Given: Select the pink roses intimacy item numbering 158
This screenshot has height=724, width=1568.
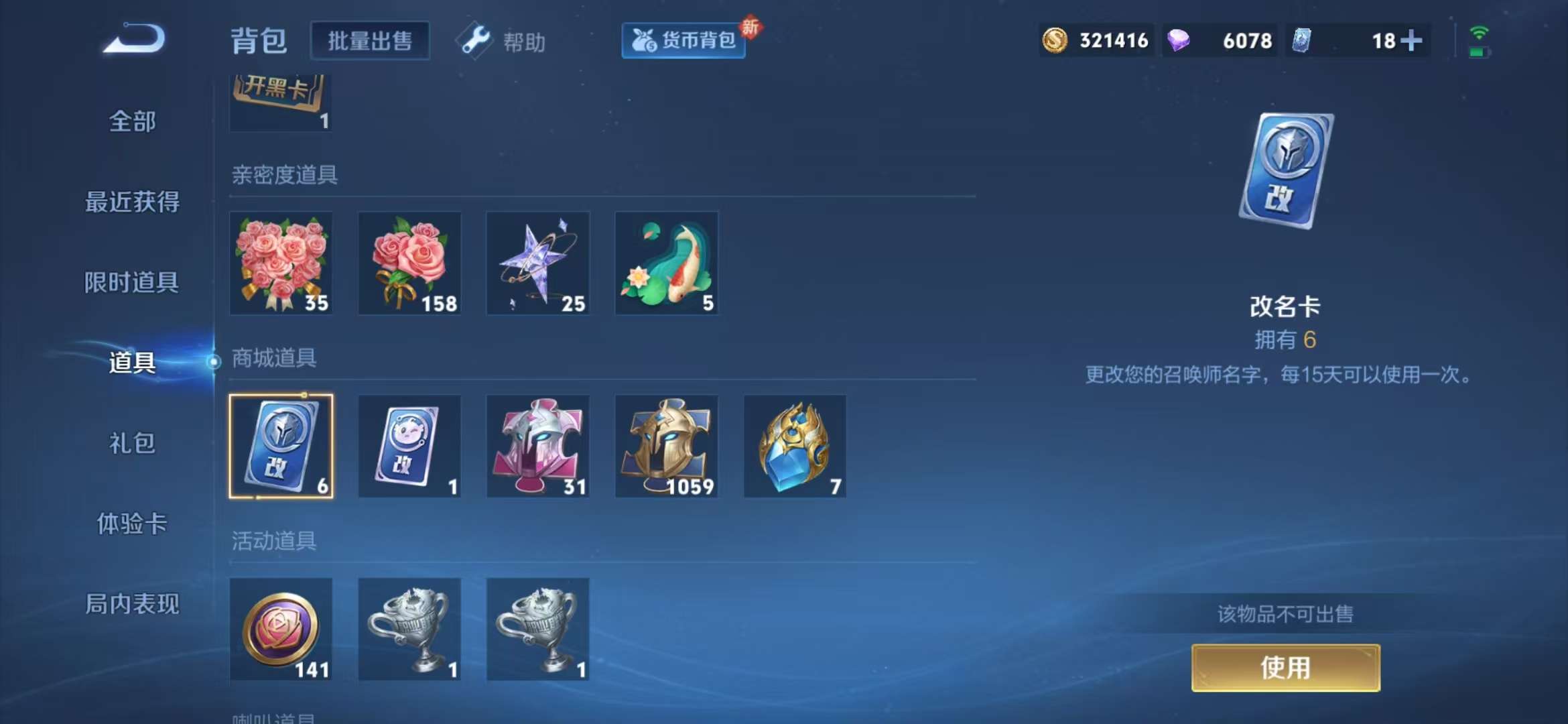Looking at the screenshot, I should 409,263.
